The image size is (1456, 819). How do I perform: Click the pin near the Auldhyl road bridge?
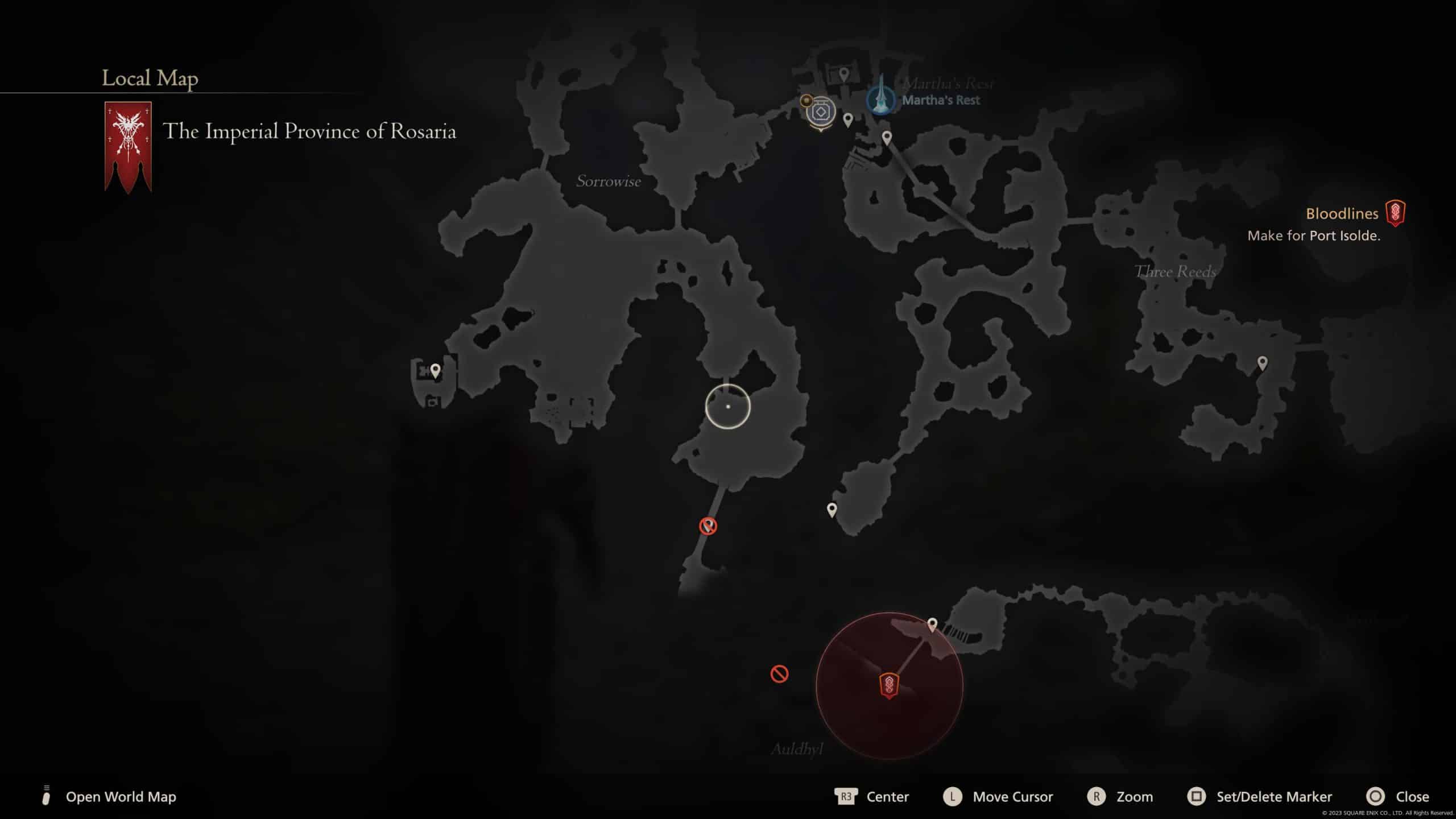[933, 624]
